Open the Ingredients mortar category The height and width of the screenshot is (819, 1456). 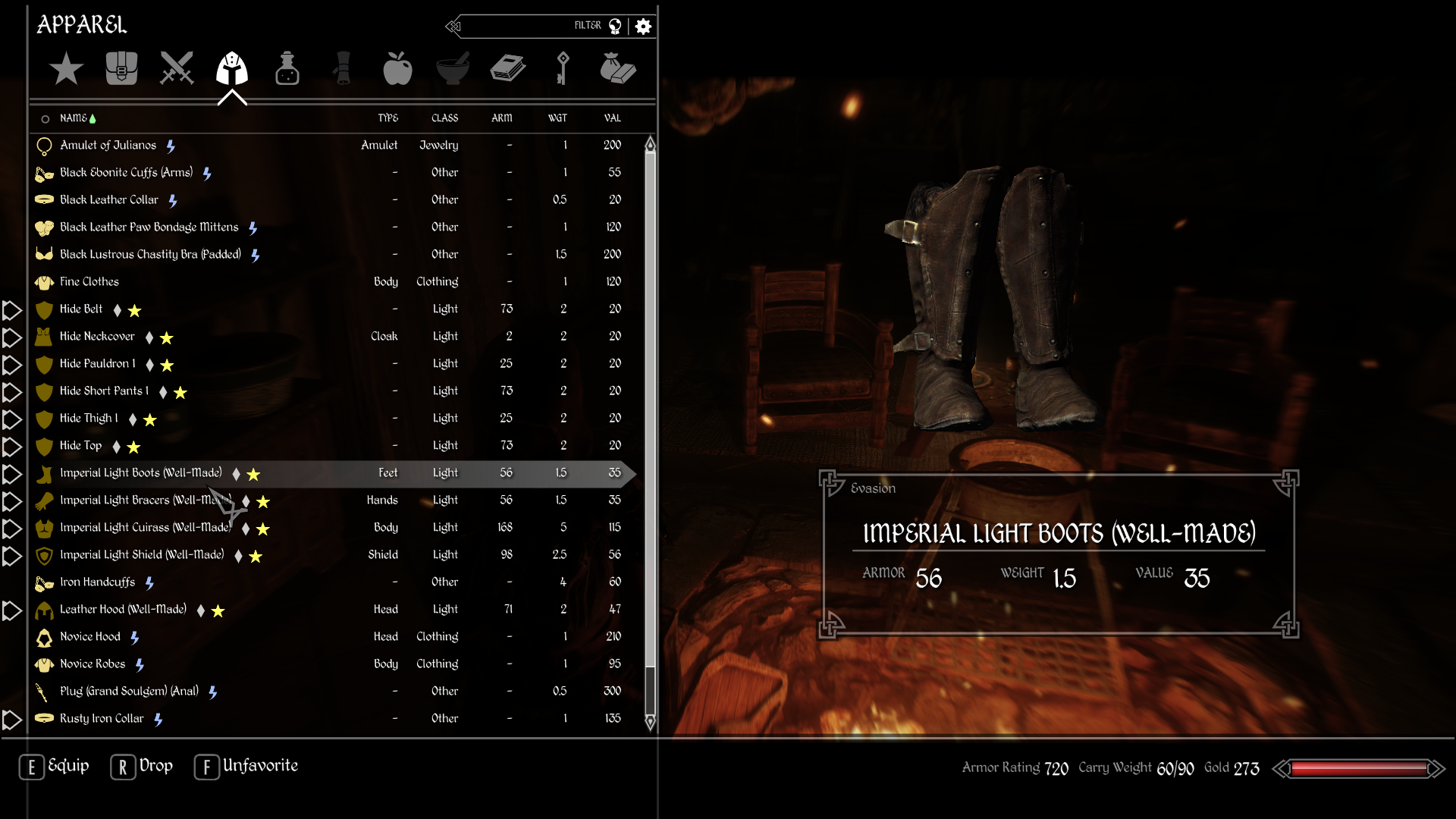(x=453, y=68)
